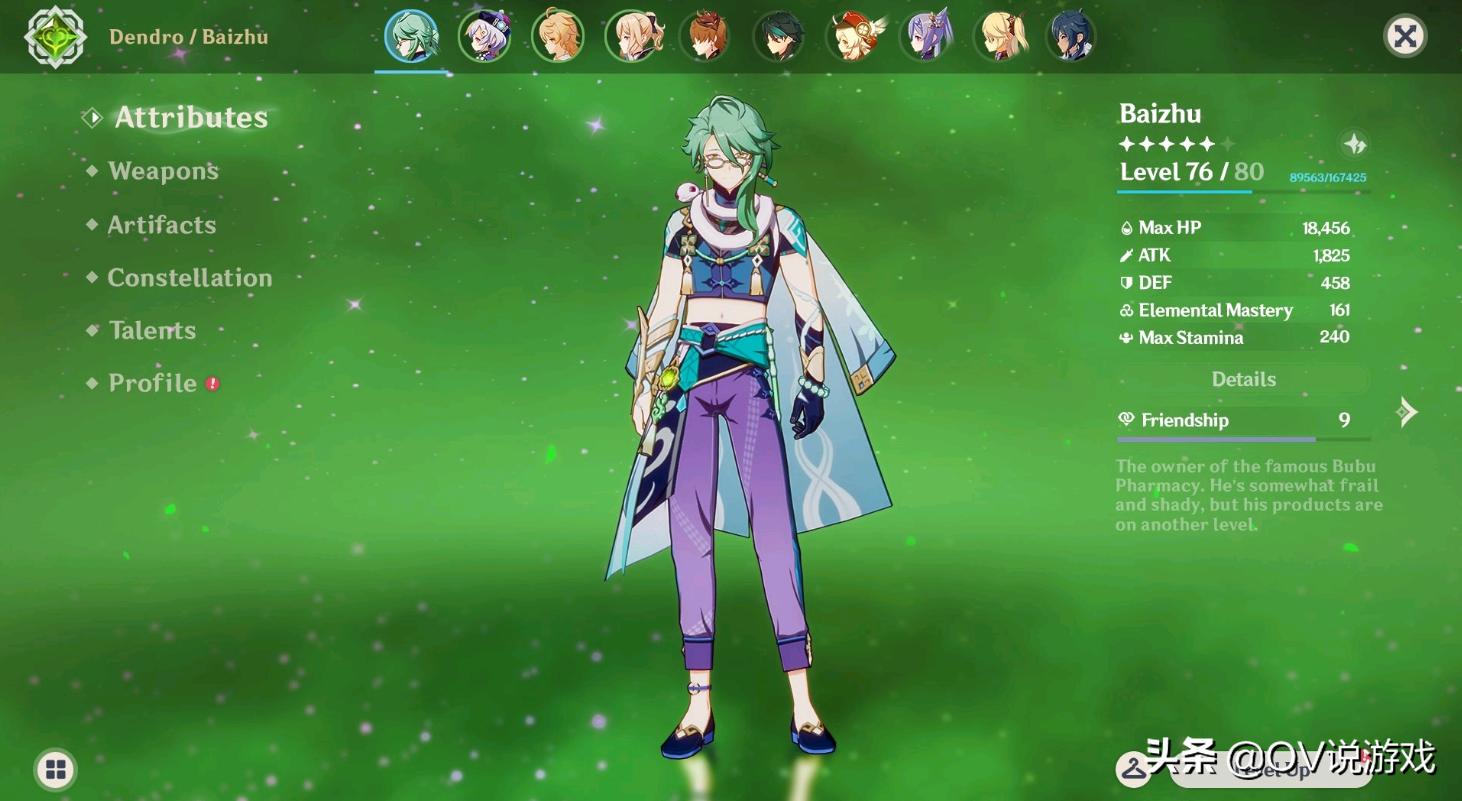1462x801 pixels.
Task: Click the four-square grid icon
Action: click(56, 769)
